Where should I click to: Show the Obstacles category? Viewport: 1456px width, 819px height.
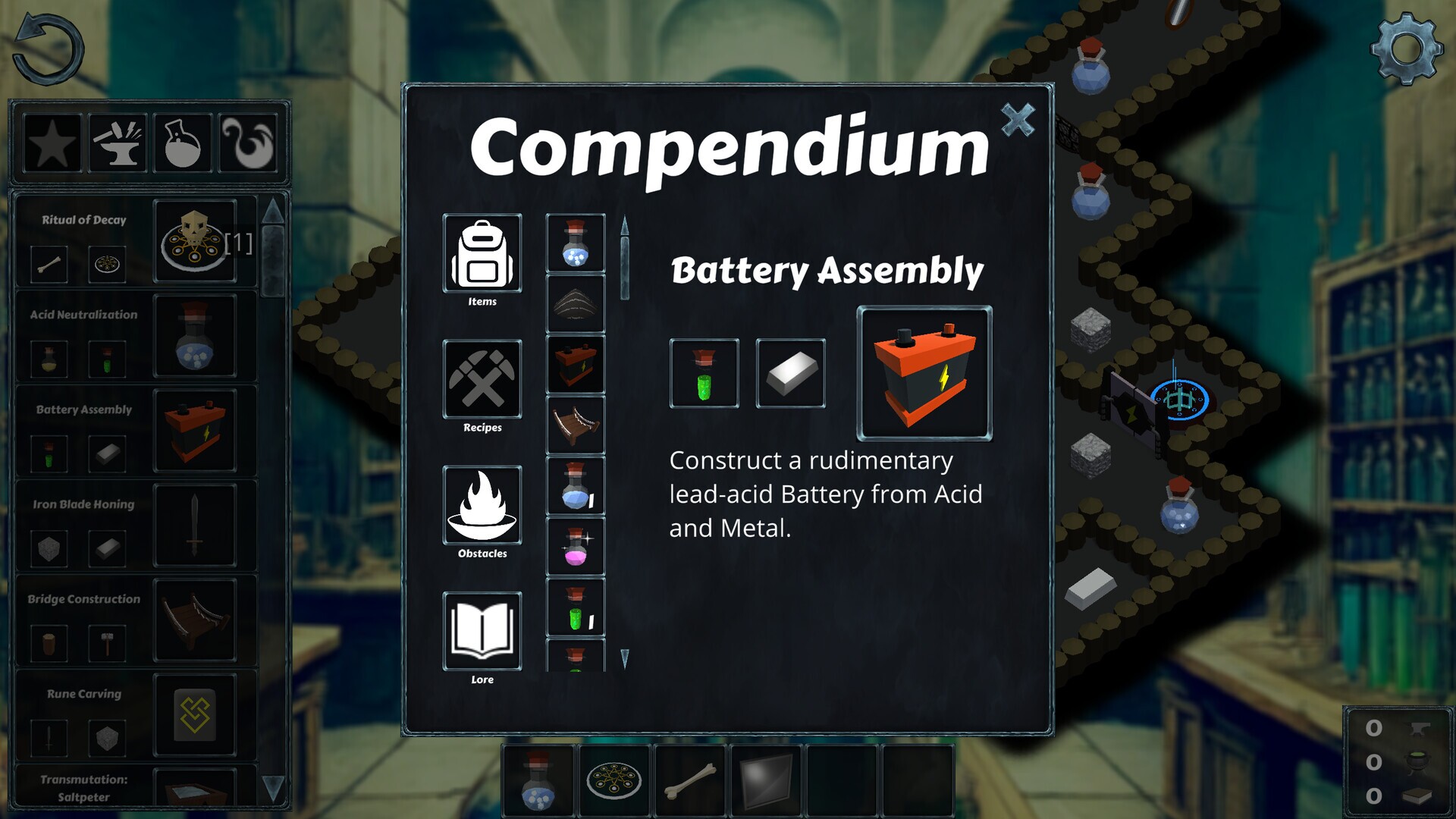(x=482, y=506)
